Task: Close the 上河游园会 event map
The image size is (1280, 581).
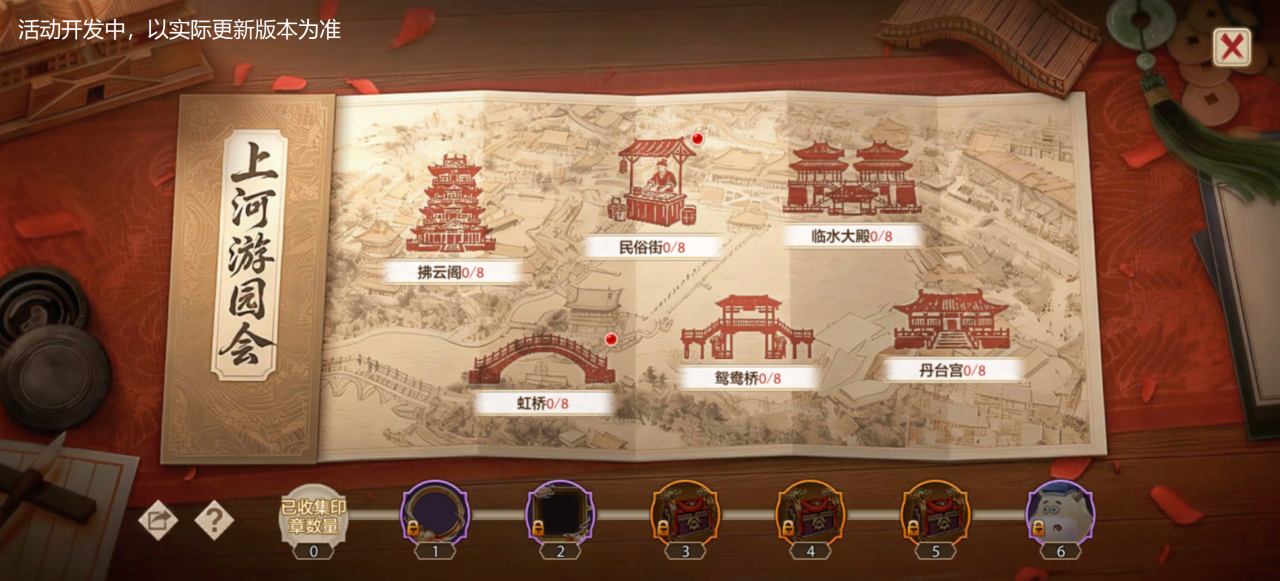Action: point(1232,47)
